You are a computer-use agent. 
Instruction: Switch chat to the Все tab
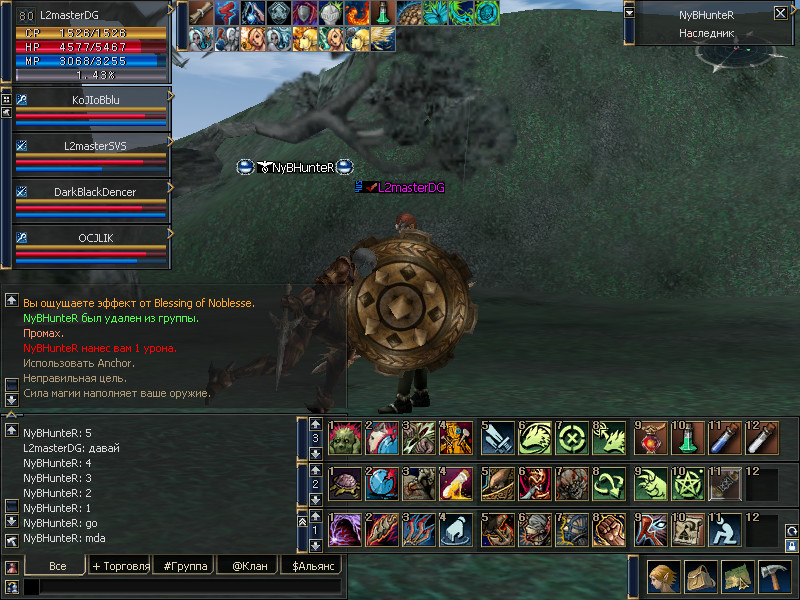[x=56, y=566]
